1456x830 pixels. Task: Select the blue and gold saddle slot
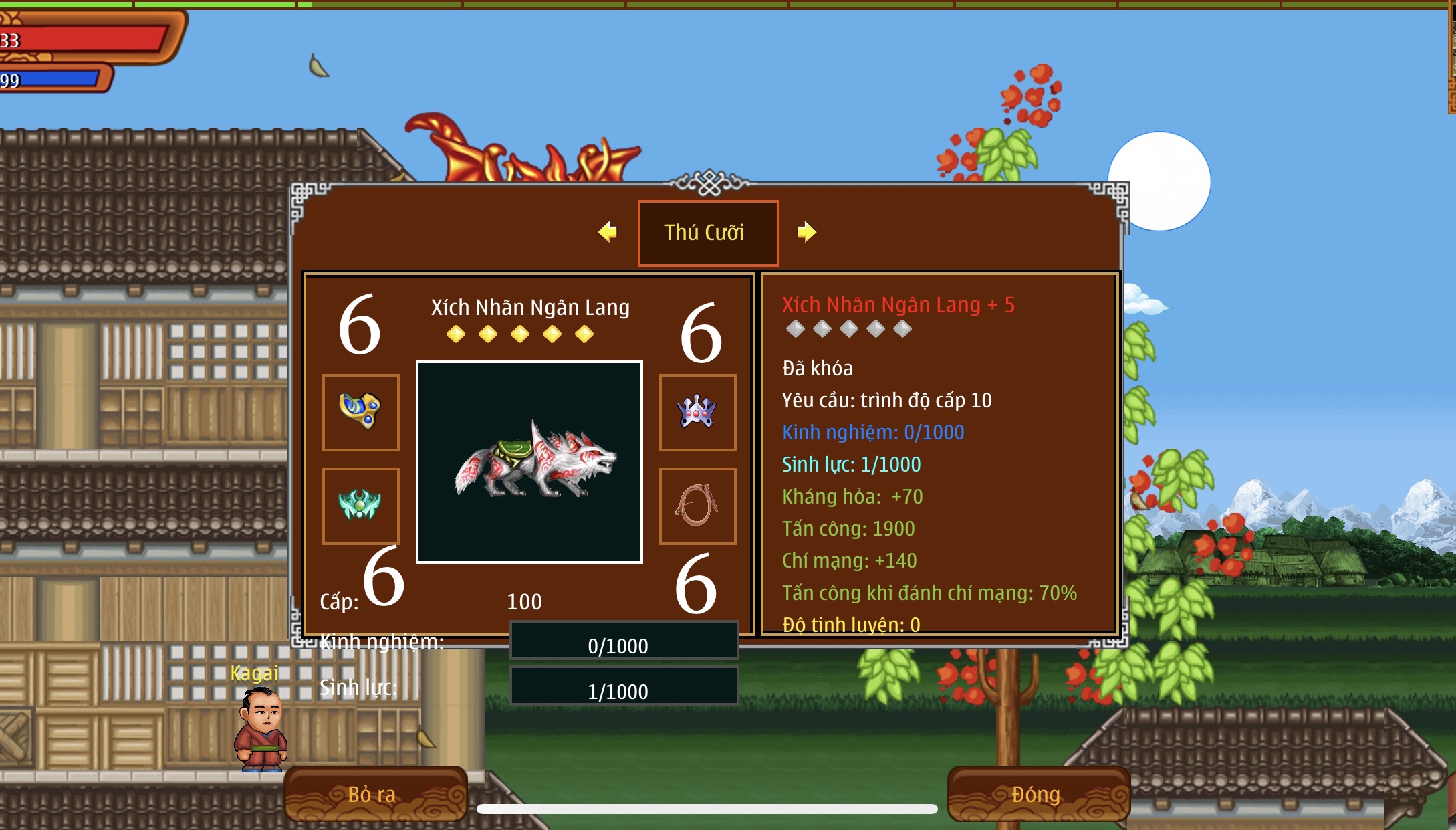[x=361, y=412]
